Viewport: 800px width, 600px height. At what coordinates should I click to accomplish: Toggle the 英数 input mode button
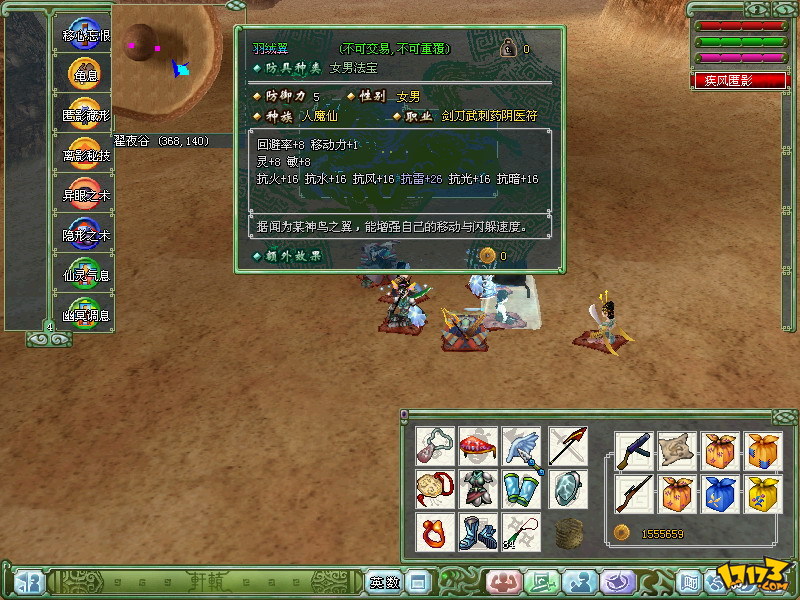click(x=384, y=582)
